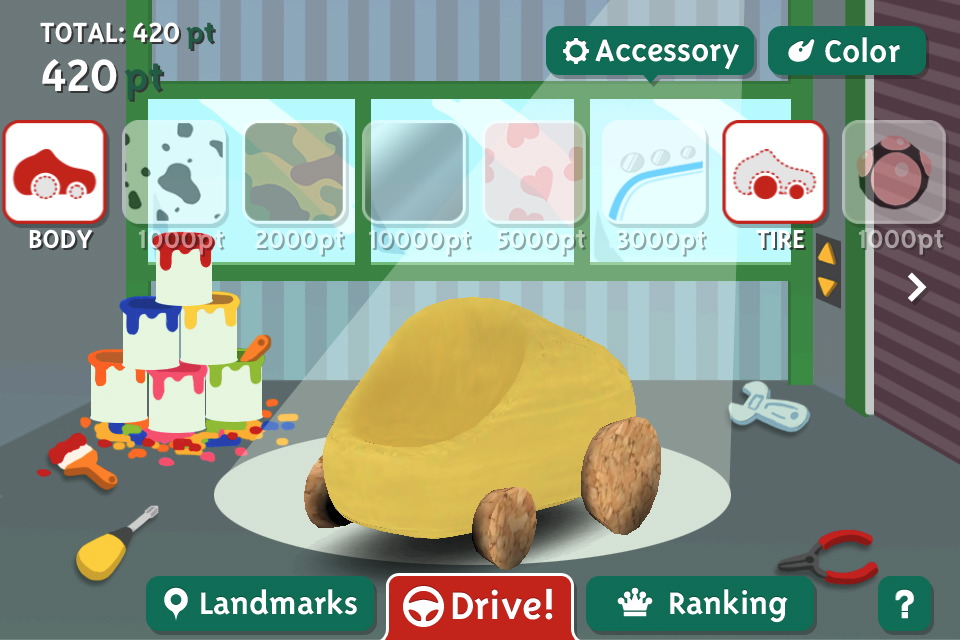
Task: Choose the TIRE category icon
Action: [x=774, y=172]
